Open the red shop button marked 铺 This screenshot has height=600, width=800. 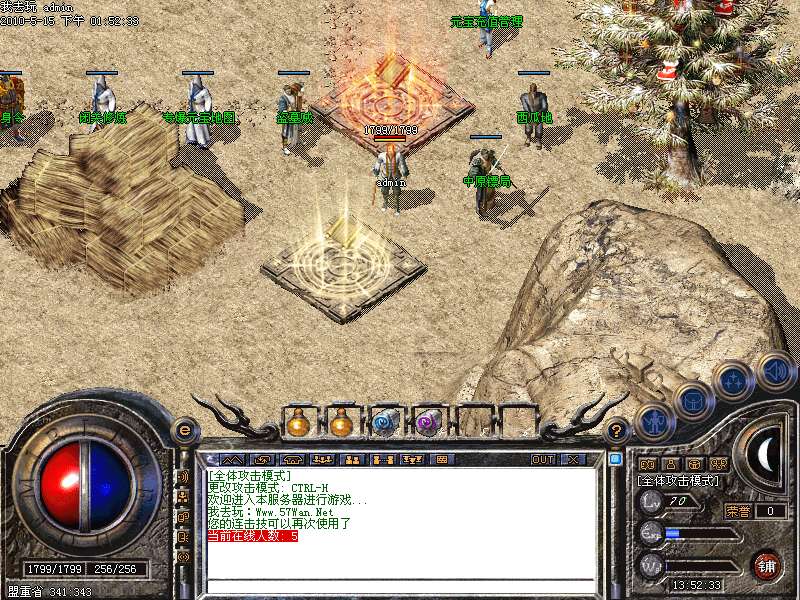(766, 565)
